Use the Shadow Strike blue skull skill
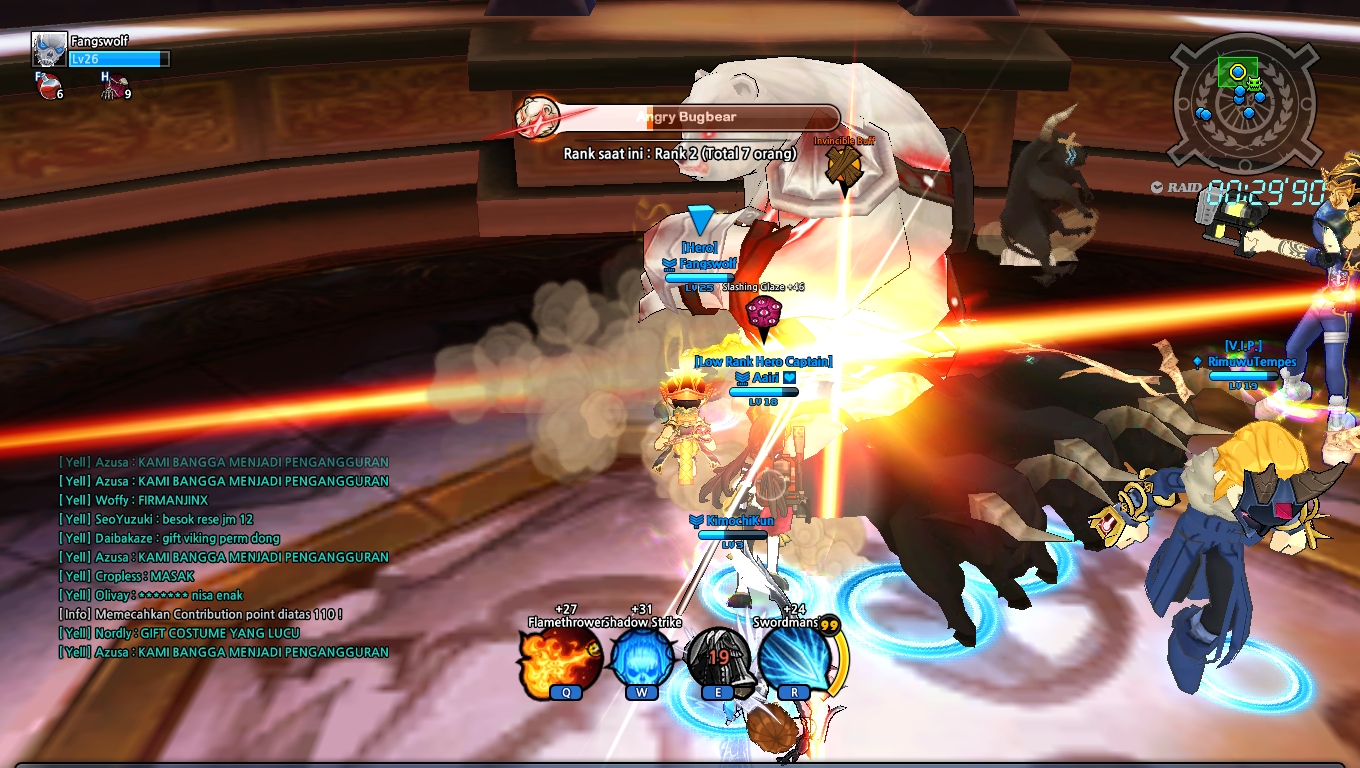The height and width of the screenshot is (768, 1360). point(641,660)
